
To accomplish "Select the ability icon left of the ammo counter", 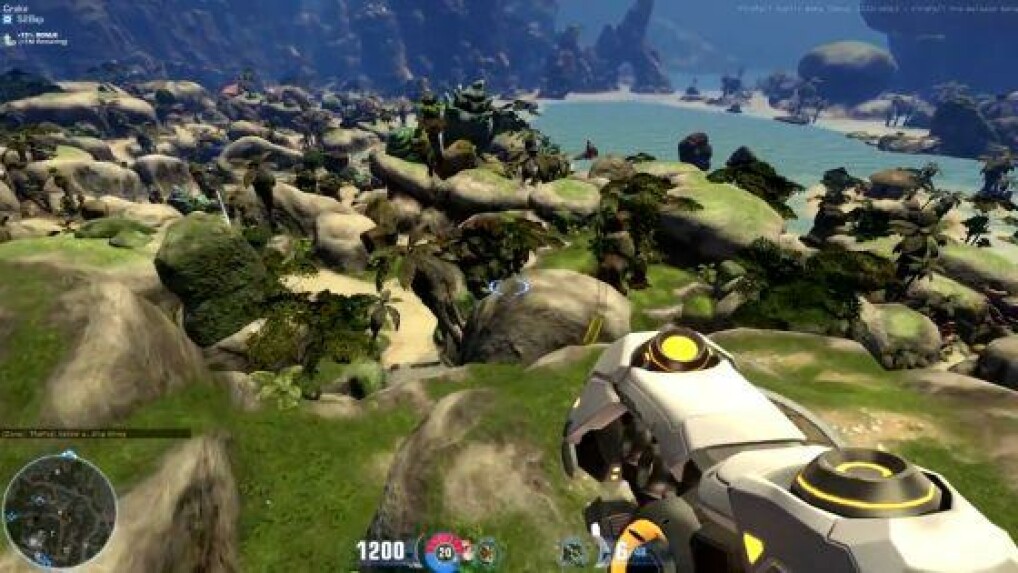I will click(575, 551).
